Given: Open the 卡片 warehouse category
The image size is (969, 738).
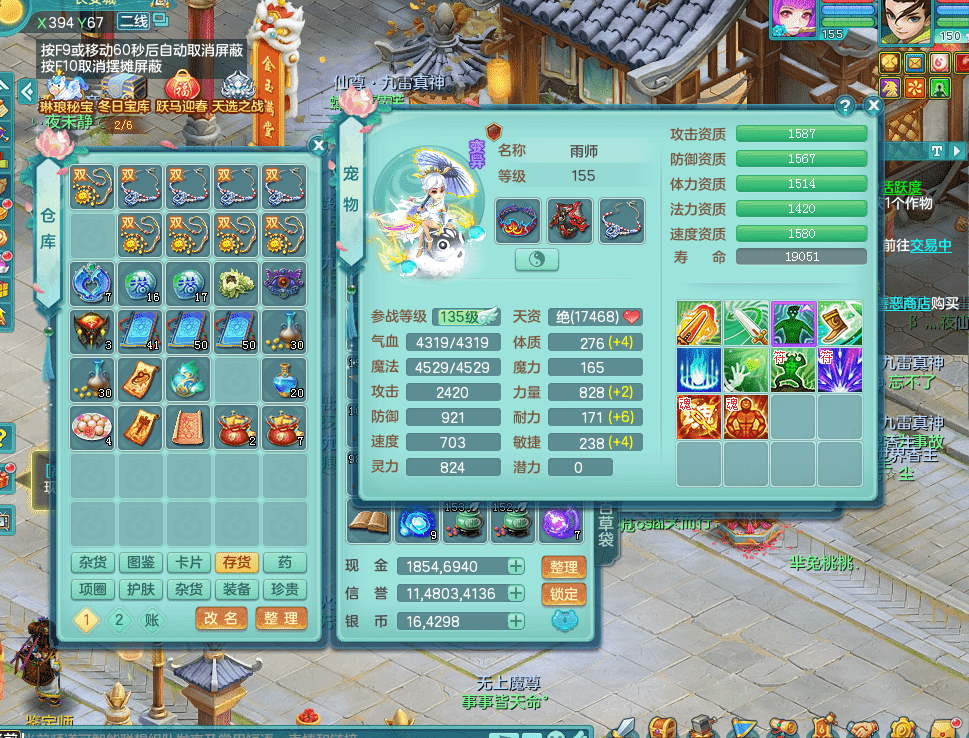Looking at the screenshot, I should coord(187,563).
